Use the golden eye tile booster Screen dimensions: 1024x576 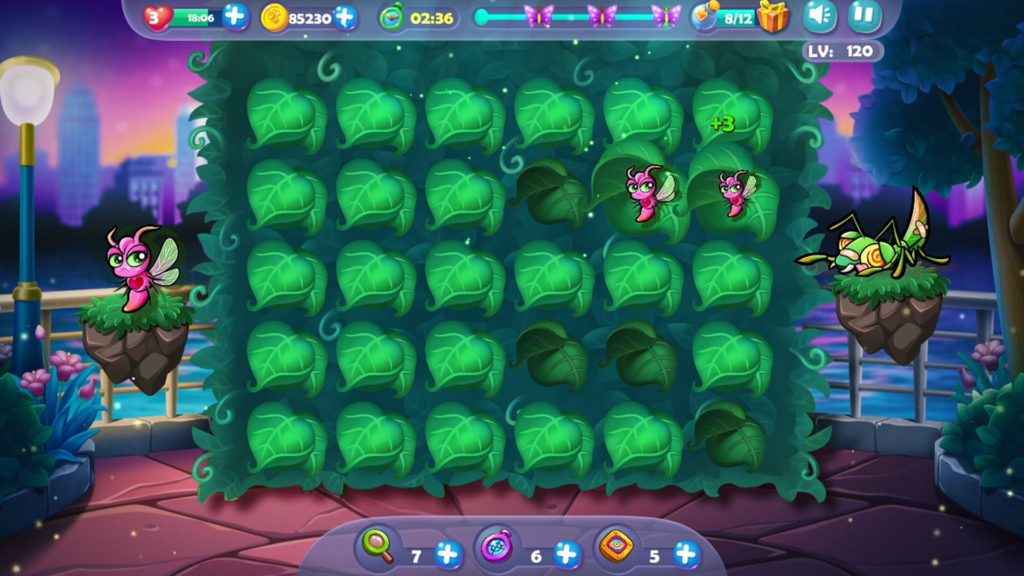pyautogui.click(x=616, y=546)
